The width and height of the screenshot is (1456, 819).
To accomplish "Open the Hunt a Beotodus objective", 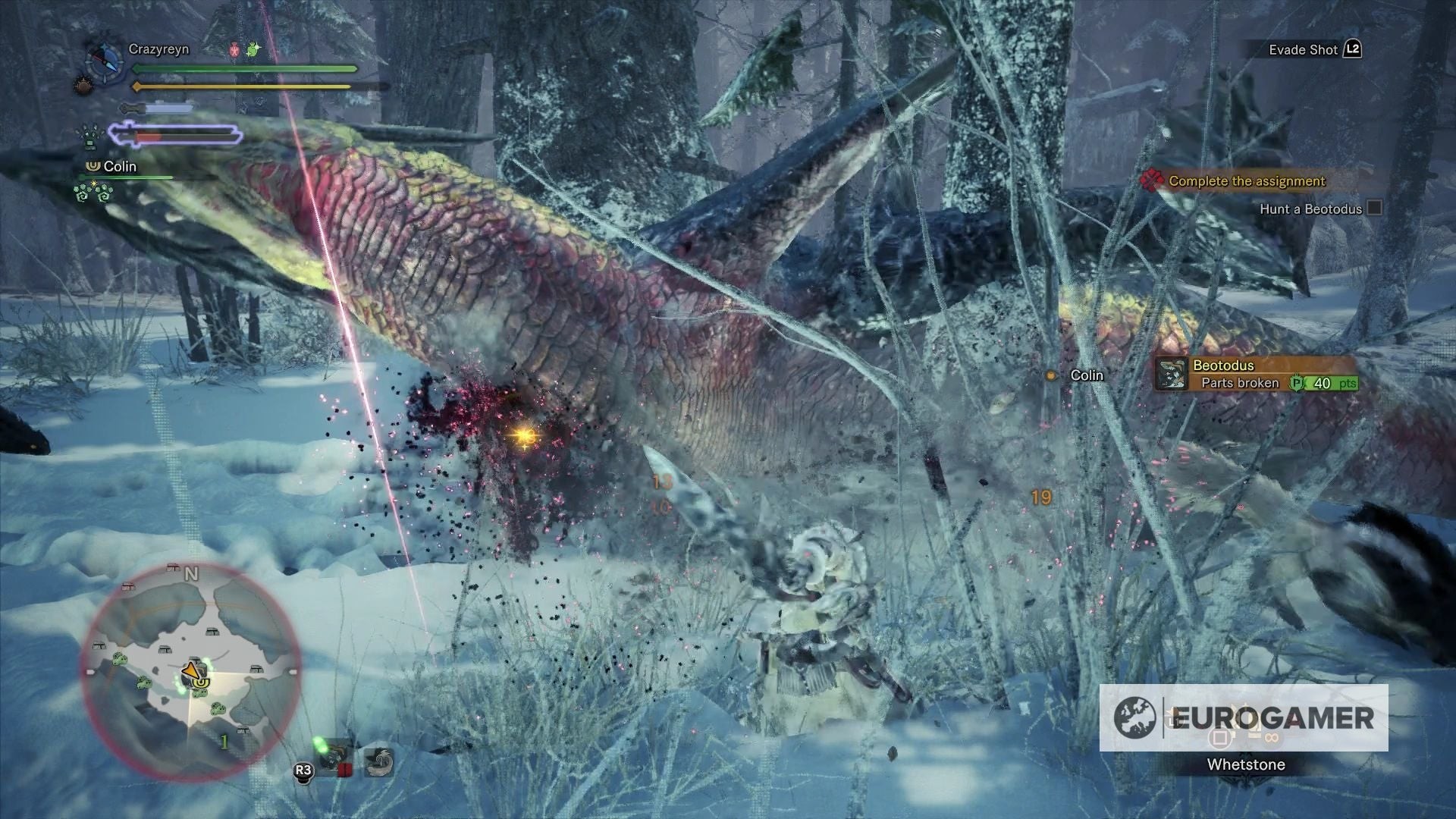I will (1310, 209).
